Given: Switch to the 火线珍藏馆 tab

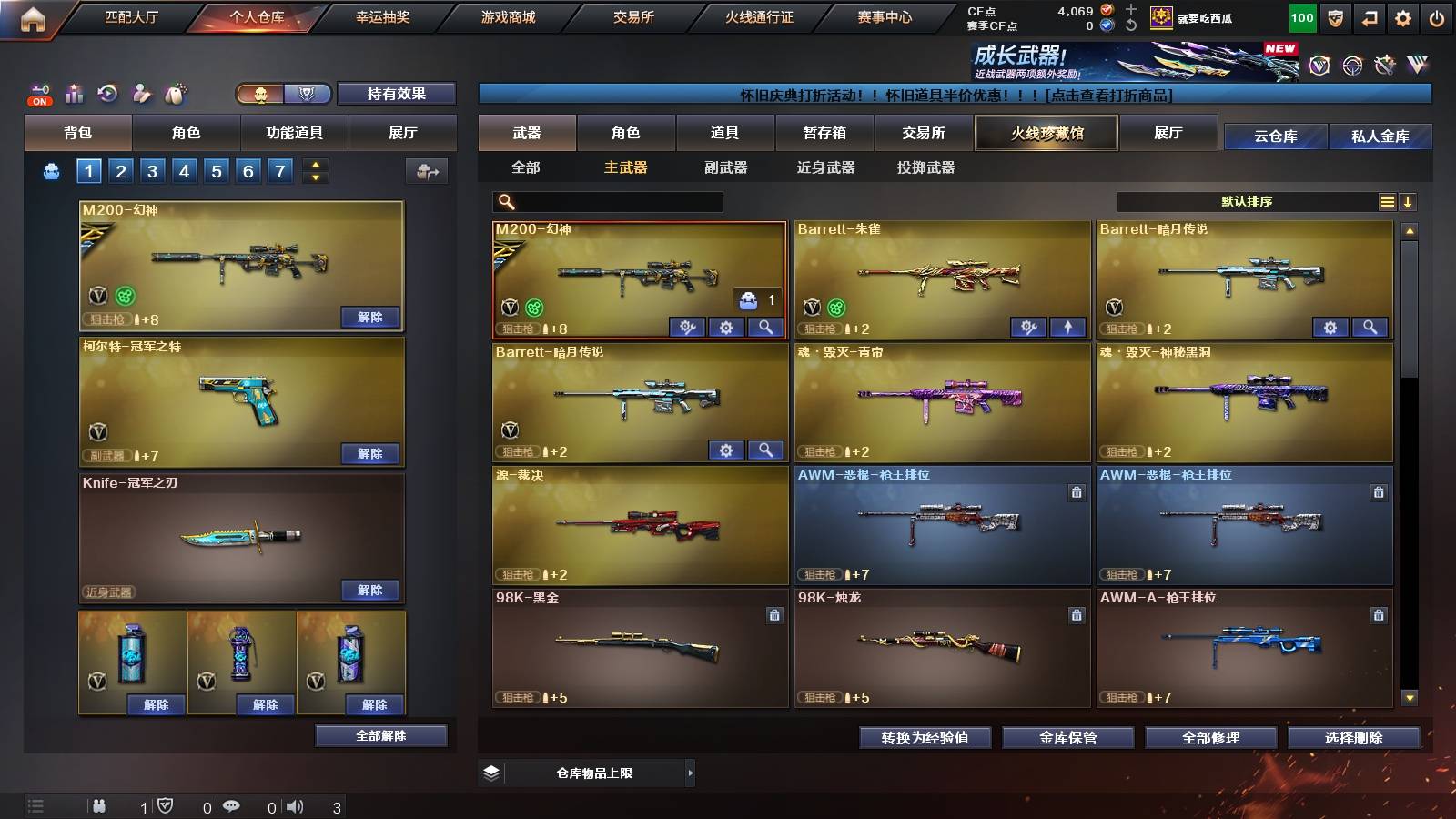Looking at the screenshot, I should point(1046,133).
